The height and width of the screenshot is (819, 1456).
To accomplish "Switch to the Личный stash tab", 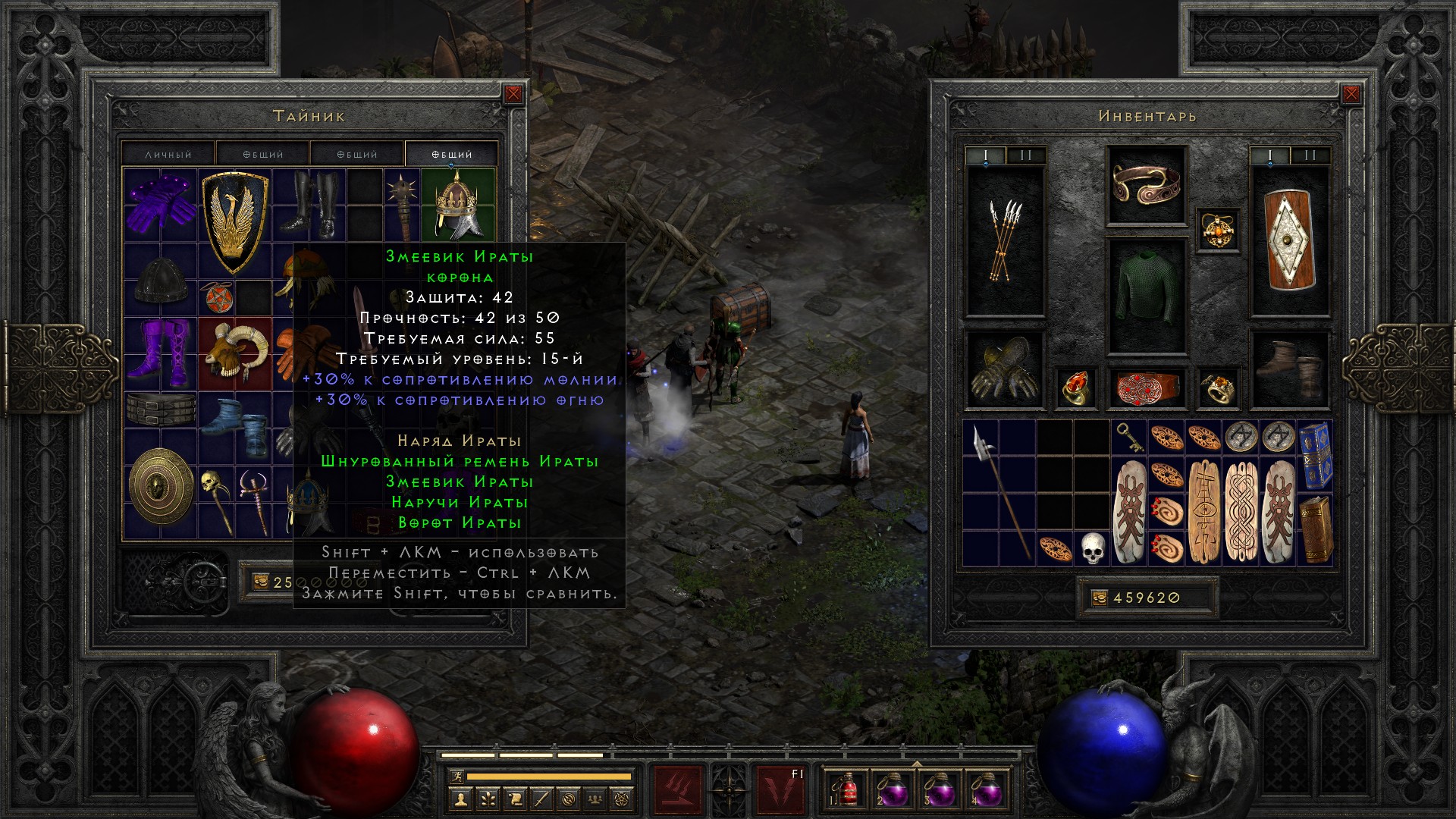I will (168, 154).
